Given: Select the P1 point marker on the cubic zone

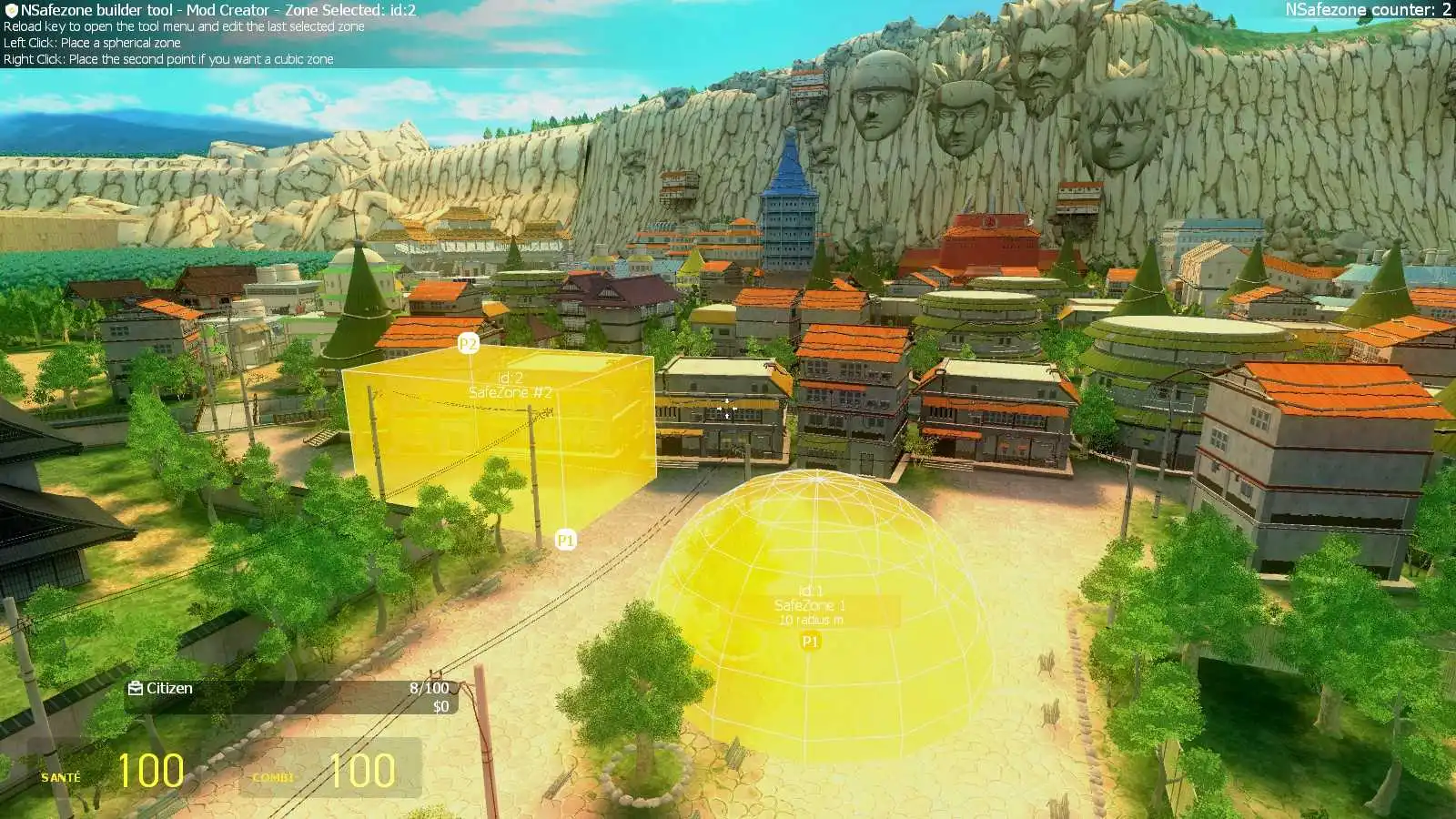Looking at the screenshot, I should point(566,538).
